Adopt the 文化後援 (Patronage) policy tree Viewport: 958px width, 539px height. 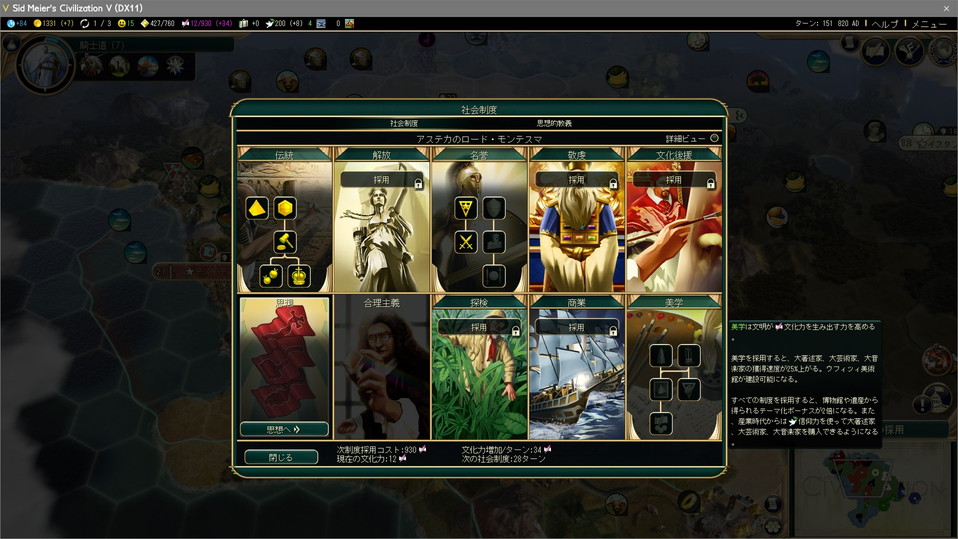[x=673, y=180]
